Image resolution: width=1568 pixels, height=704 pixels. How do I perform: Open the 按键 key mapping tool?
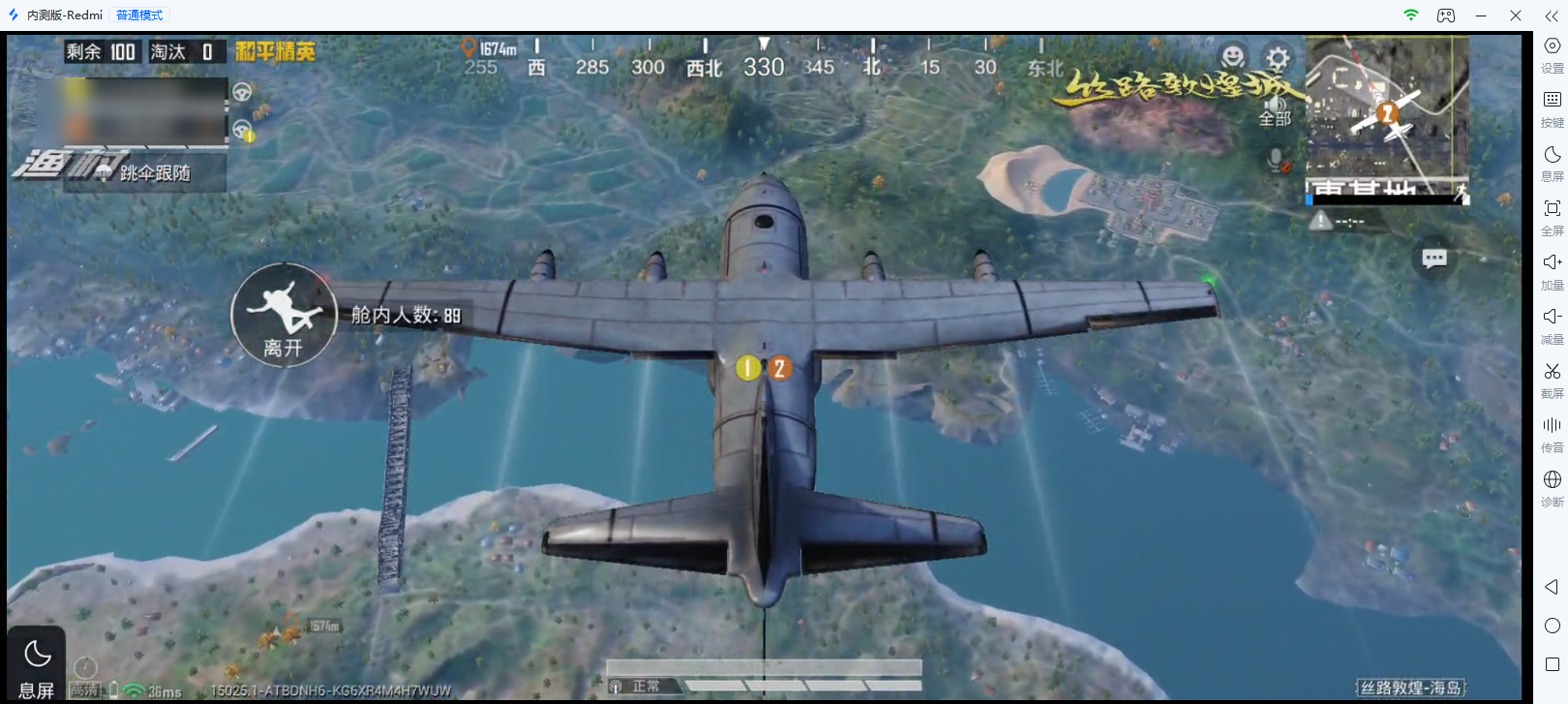[1552, 108]
